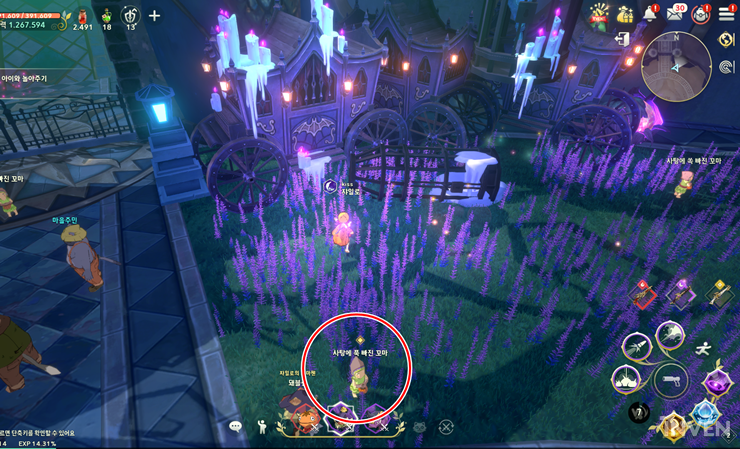The image size is (740, 449).
Task: Use the purple vortex skill
Action: 716,383
